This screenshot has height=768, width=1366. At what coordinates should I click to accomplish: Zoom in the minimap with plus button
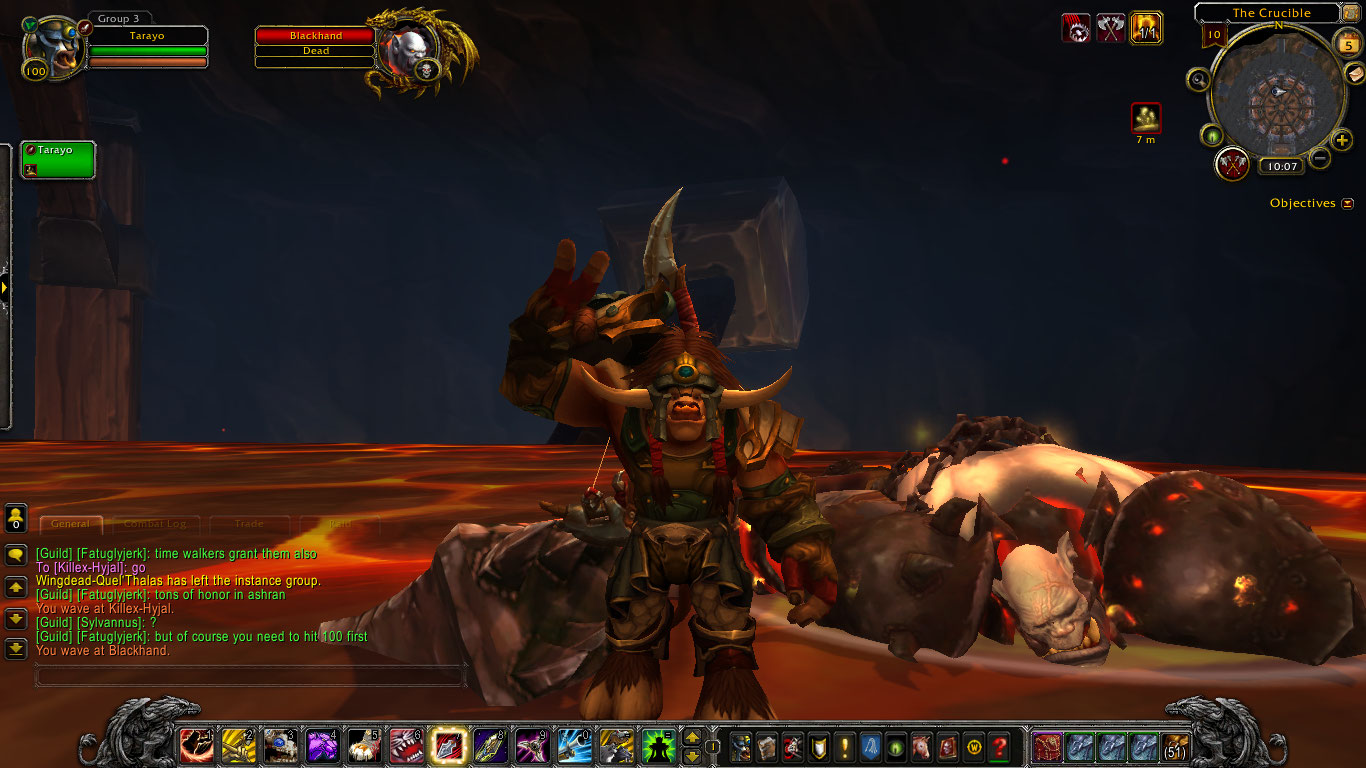(1342, 140)
